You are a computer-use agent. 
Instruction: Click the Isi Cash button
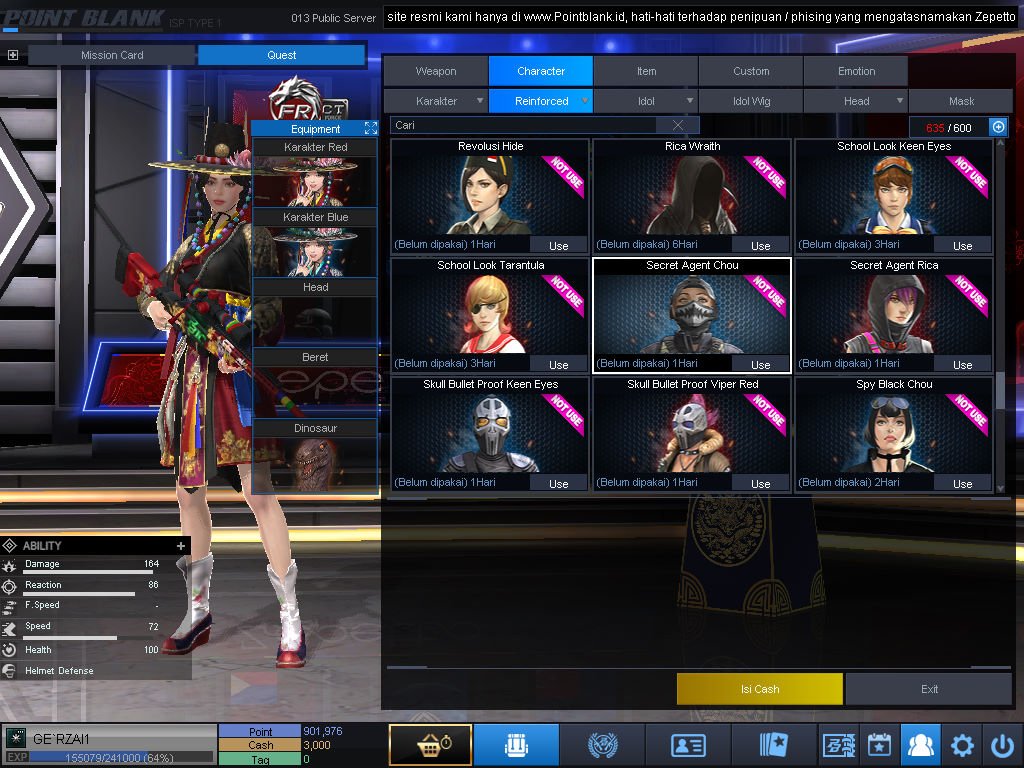click(759, 689)
